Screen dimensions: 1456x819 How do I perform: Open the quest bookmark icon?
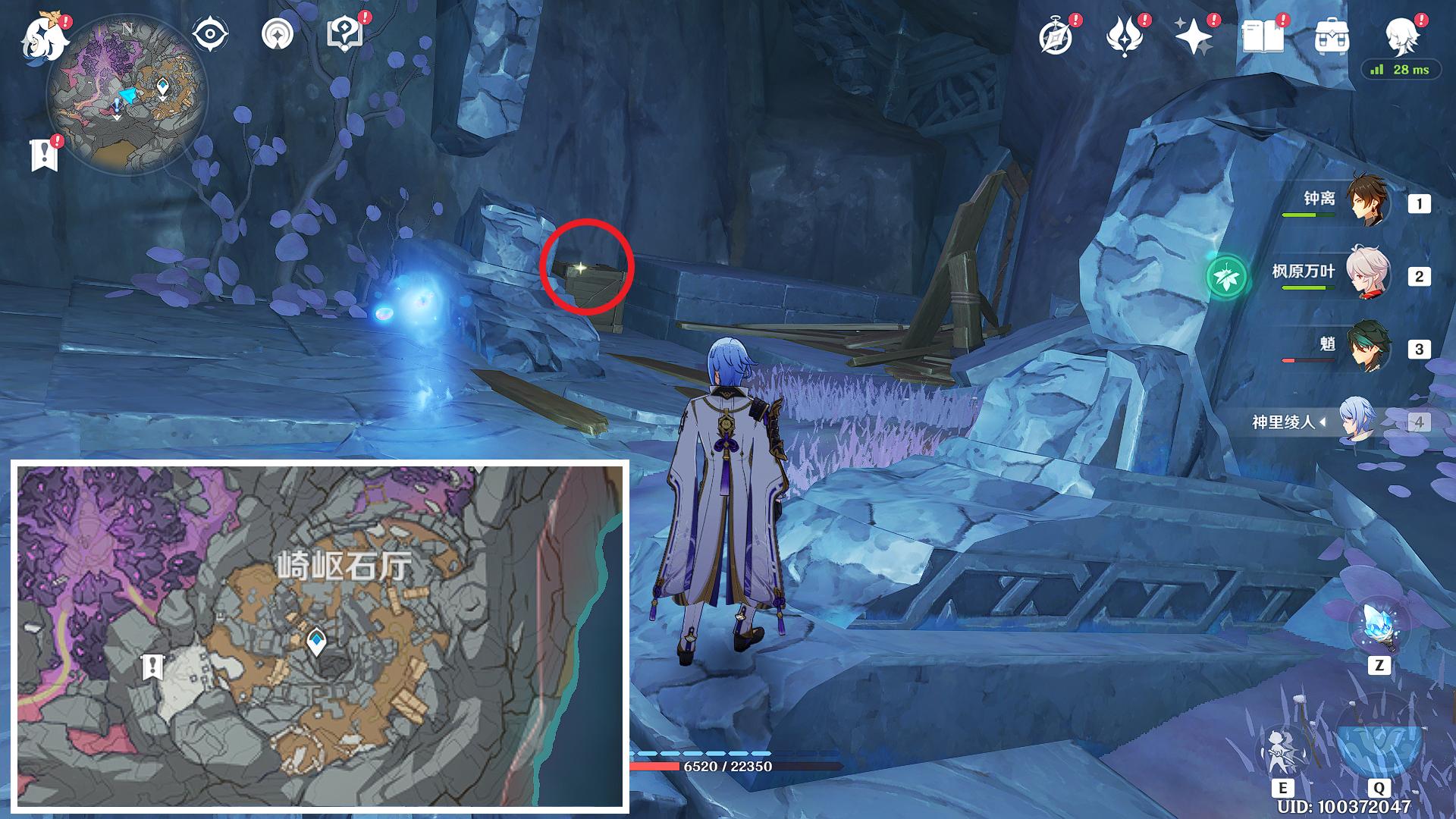pos(44,154)
